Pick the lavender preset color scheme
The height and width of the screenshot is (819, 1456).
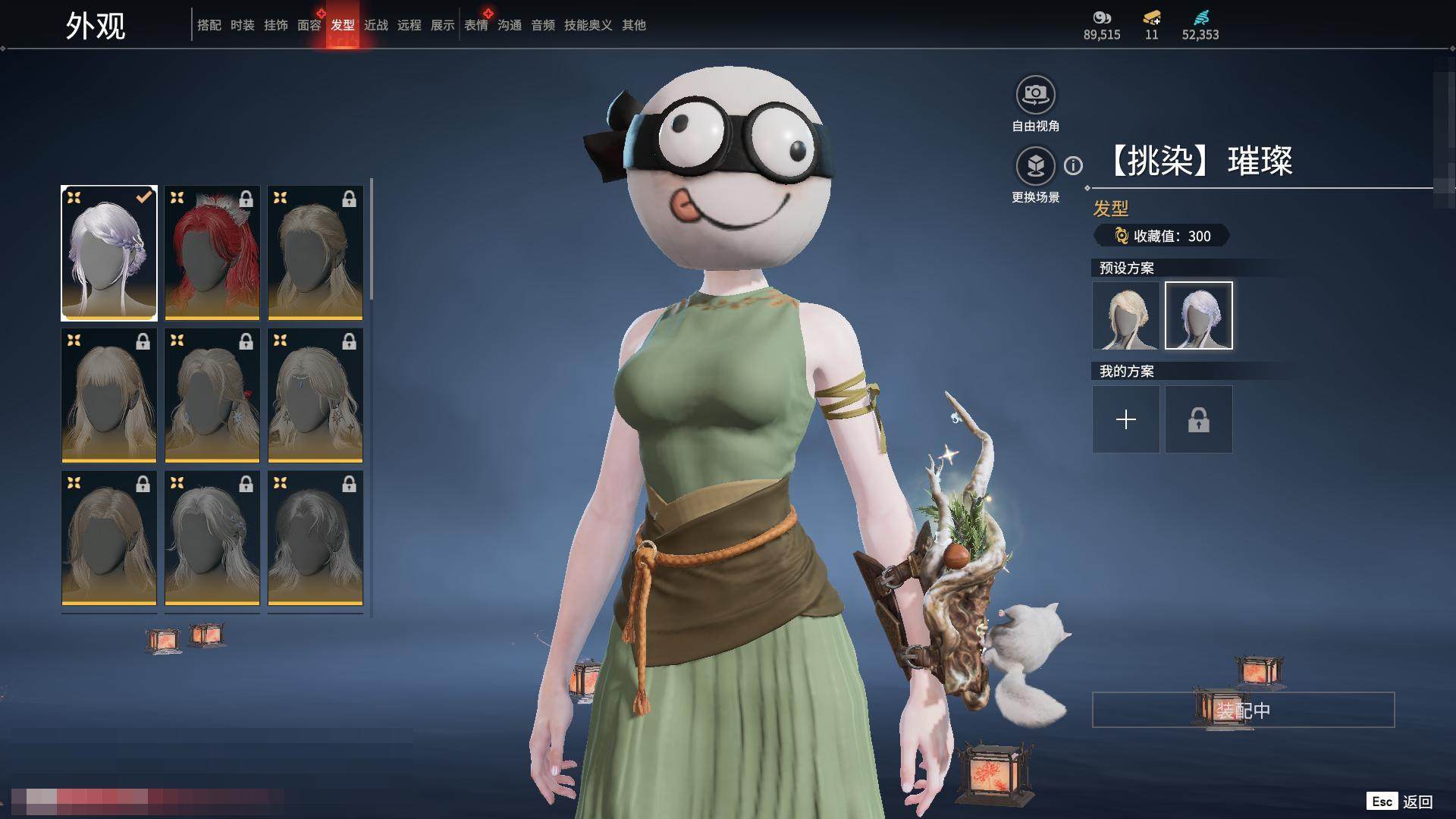click(1198, 315)
